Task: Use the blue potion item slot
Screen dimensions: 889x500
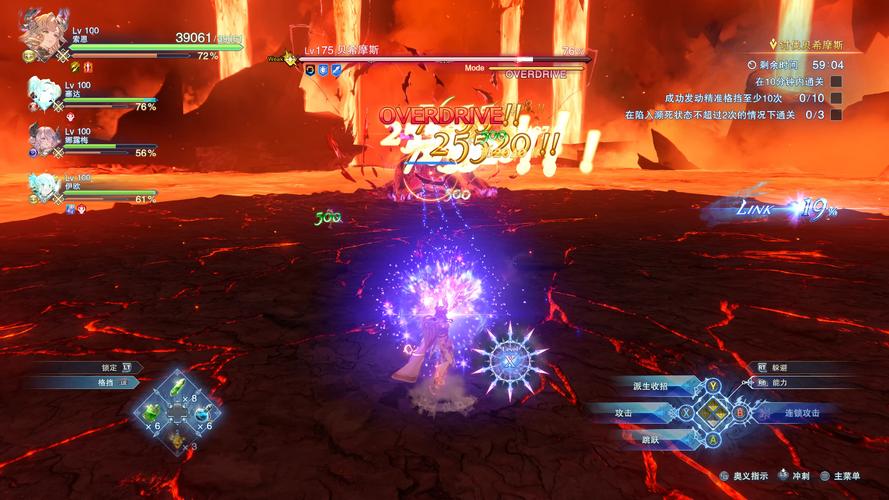Action: pos(202,413)
